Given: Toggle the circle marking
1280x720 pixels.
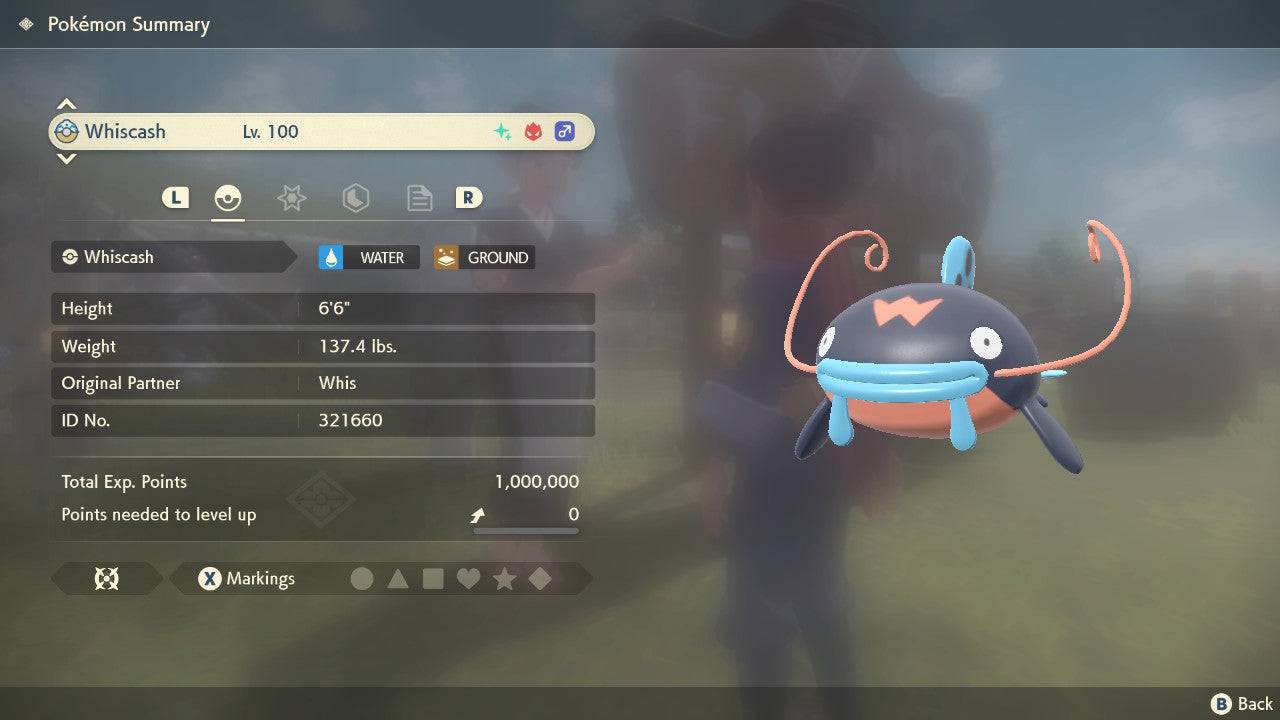Looking at the screenshot, I should (362, 579).
